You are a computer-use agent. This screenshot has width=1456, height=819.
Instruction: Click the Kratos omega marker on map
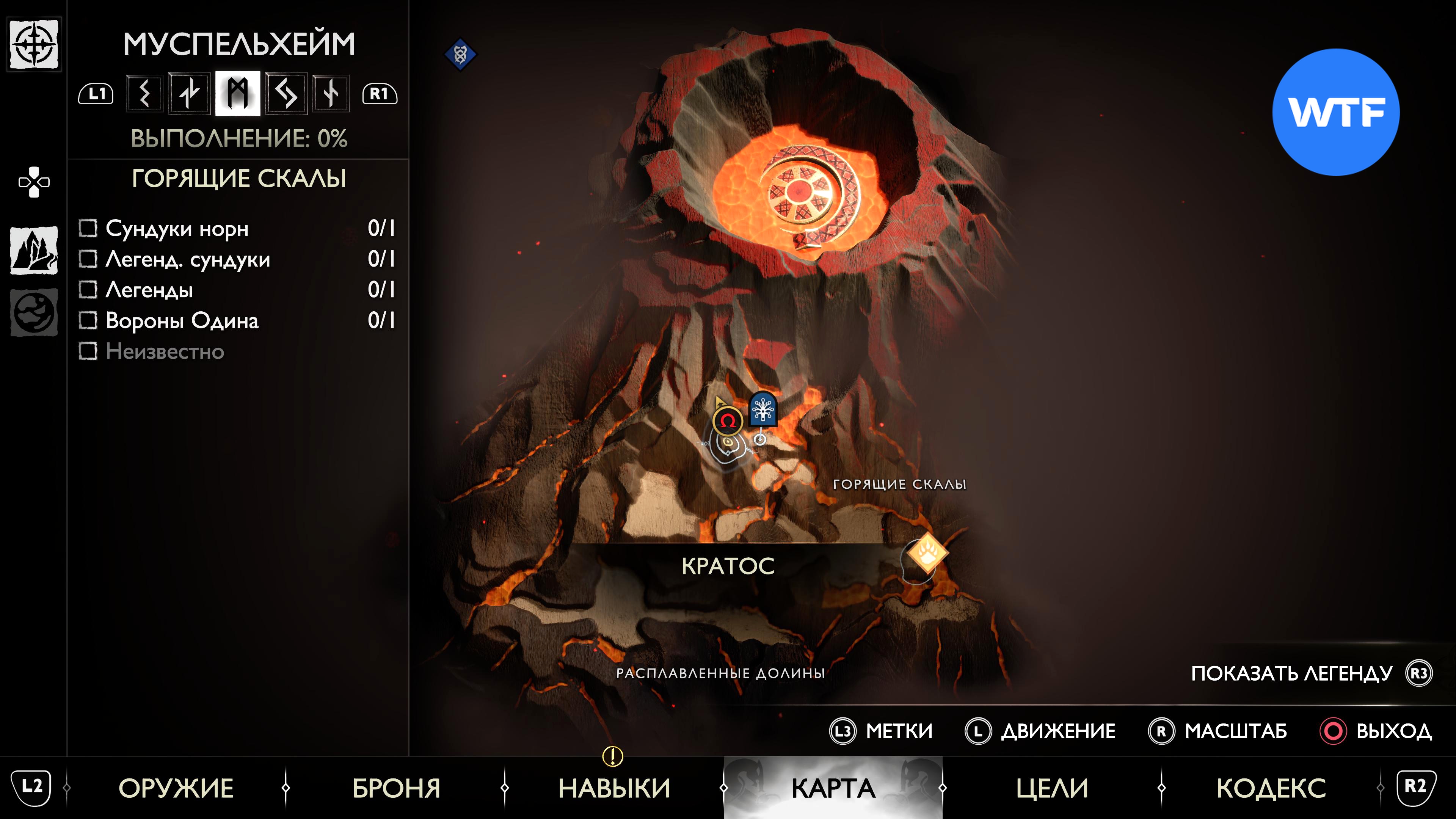(x=728, y=421)
